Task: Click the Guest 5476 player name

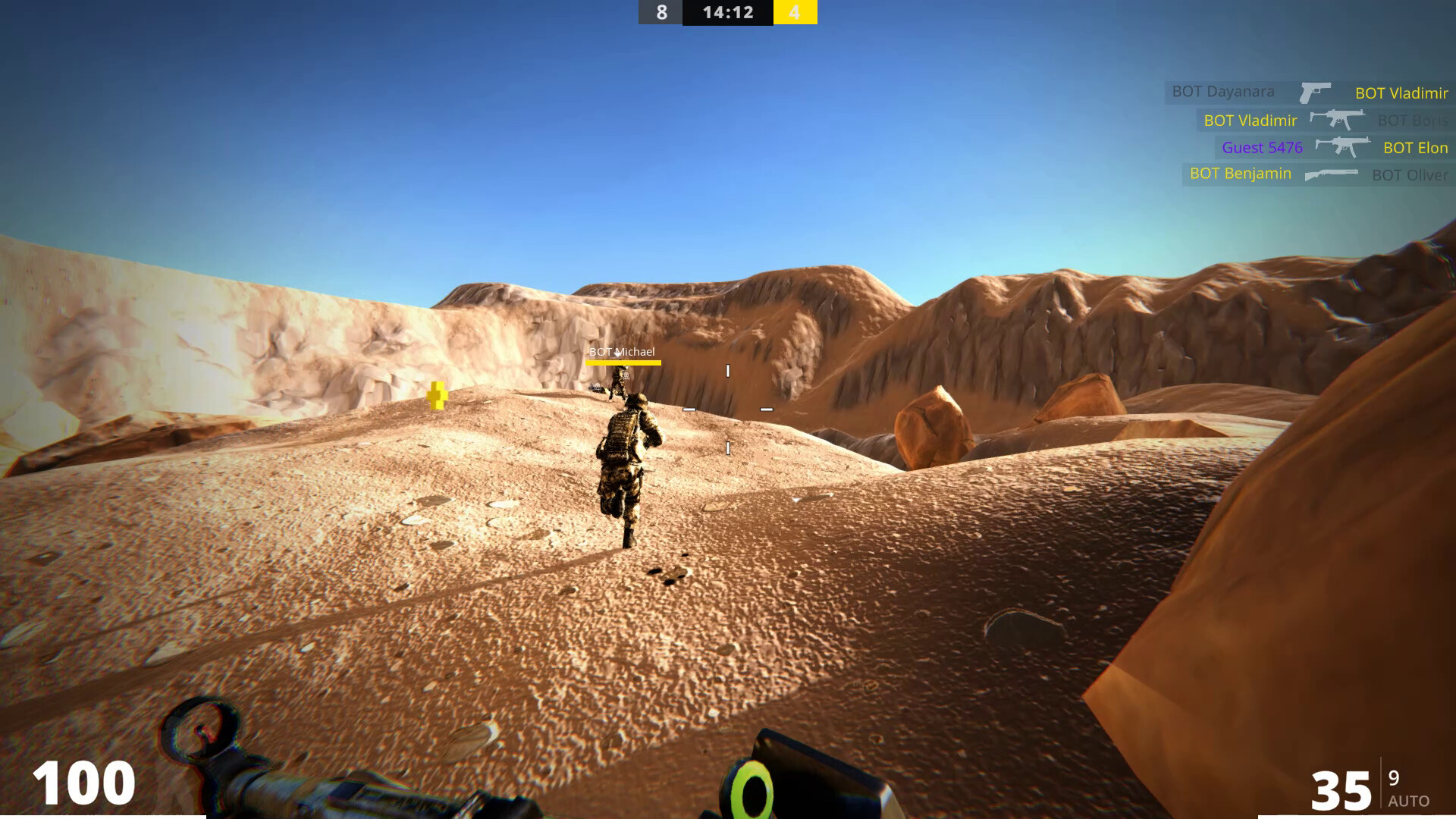Action: pos(1263,148)
